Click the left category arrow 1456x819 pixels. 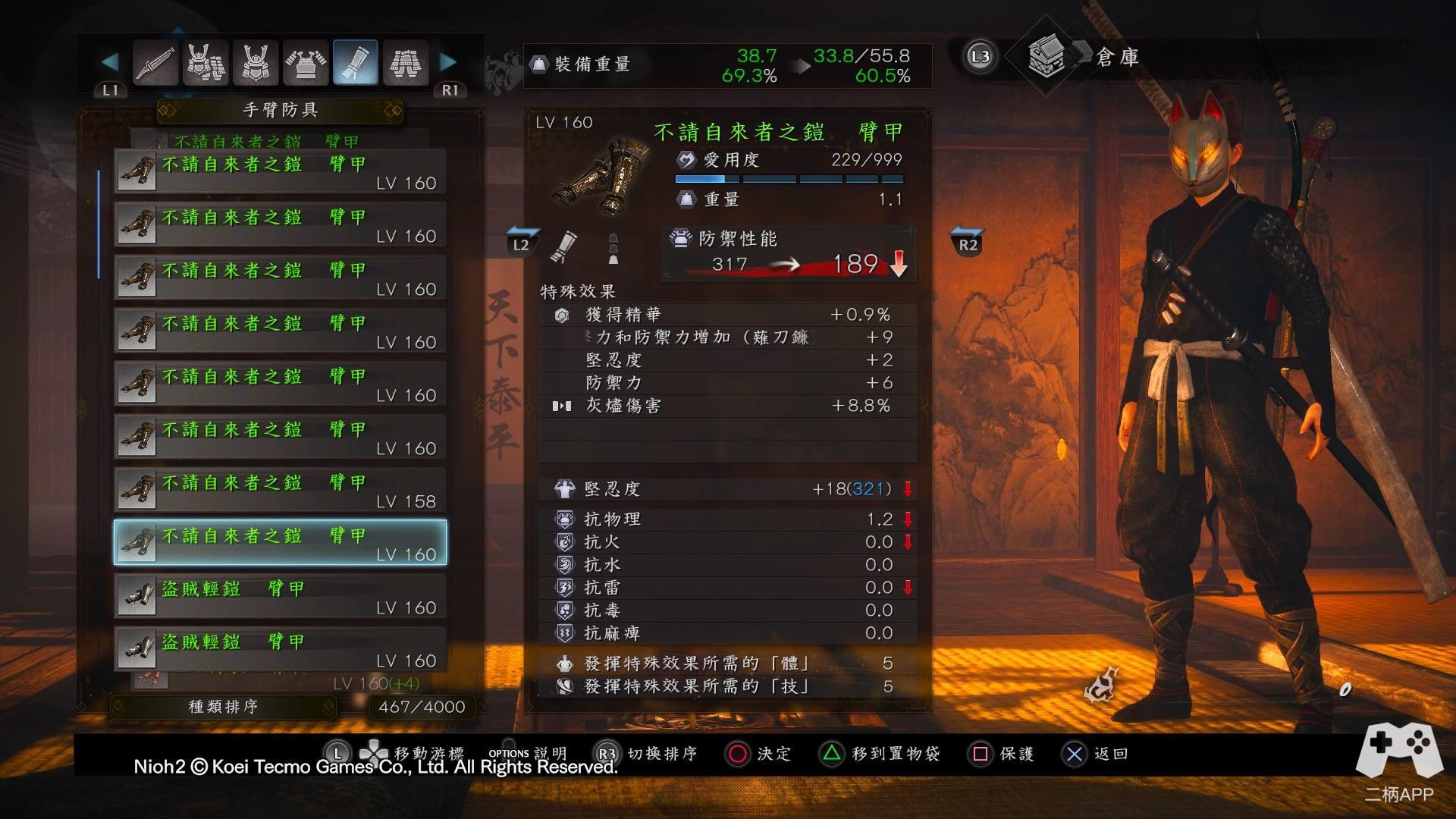coord(110,61)
